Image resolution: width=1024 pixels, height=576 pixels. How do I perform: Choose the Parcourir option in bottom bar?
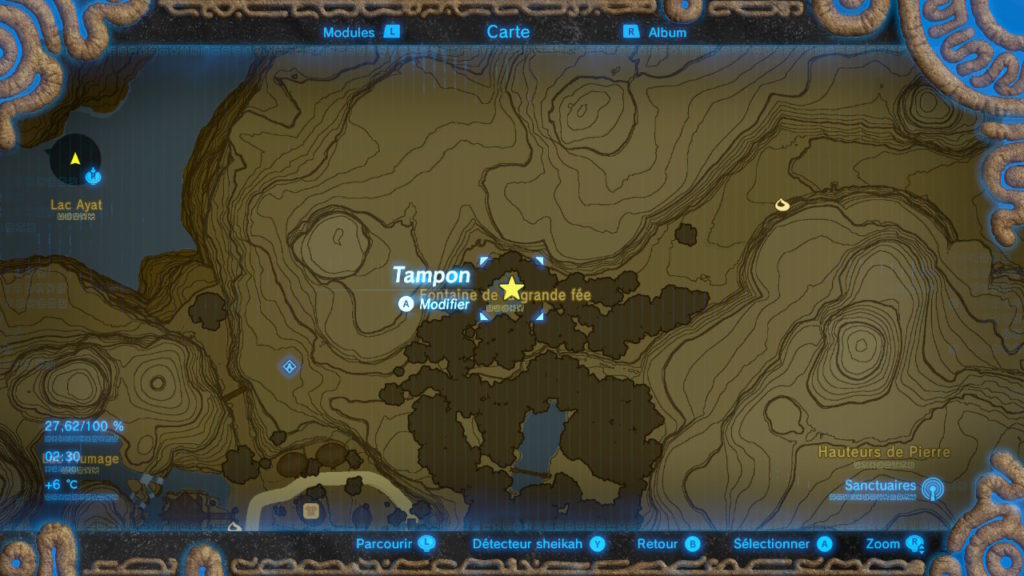pos(396,544)
